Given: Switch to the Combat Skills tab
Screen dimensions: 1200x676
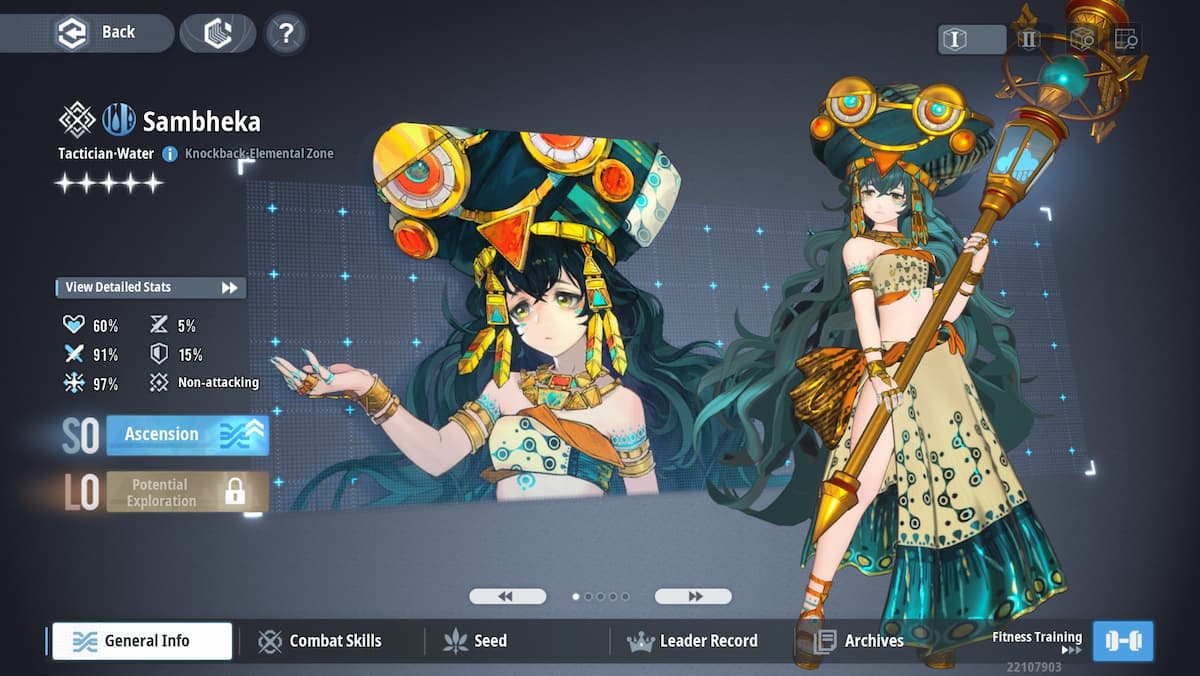Looking at the screenshot, I should 321,641.
